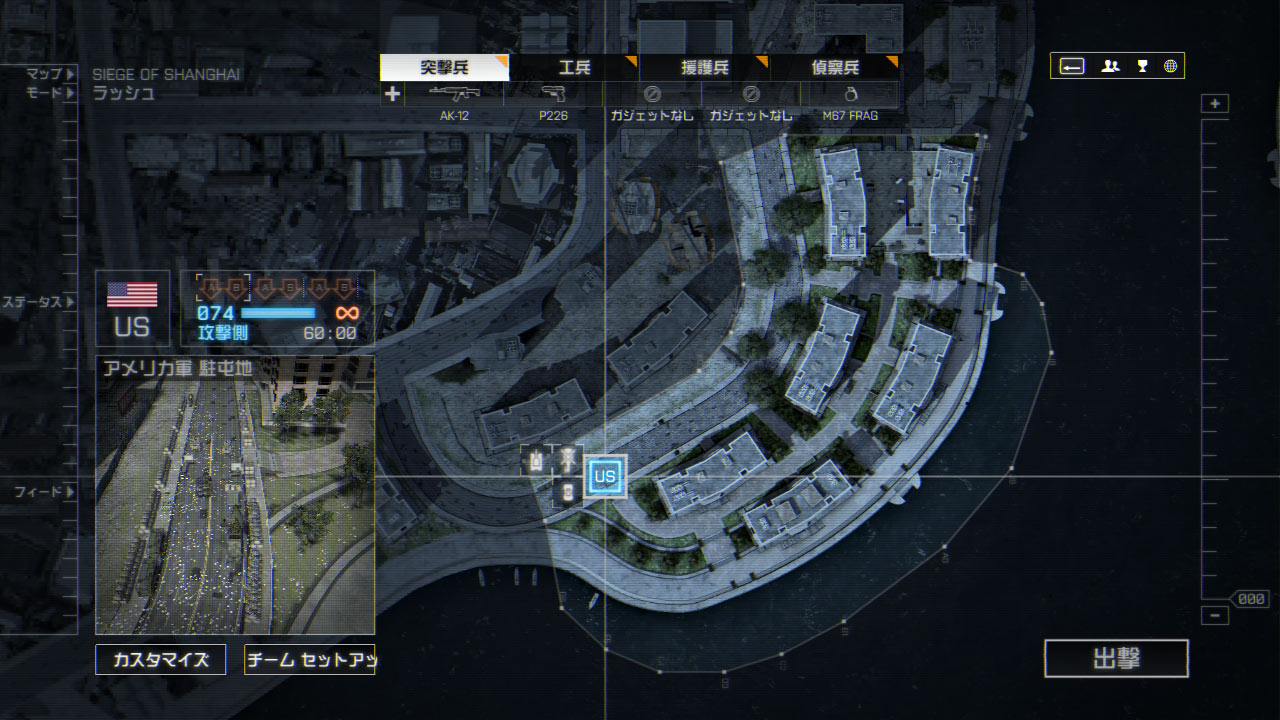Switch to the 偵察兵 recon class

(834, 68)
